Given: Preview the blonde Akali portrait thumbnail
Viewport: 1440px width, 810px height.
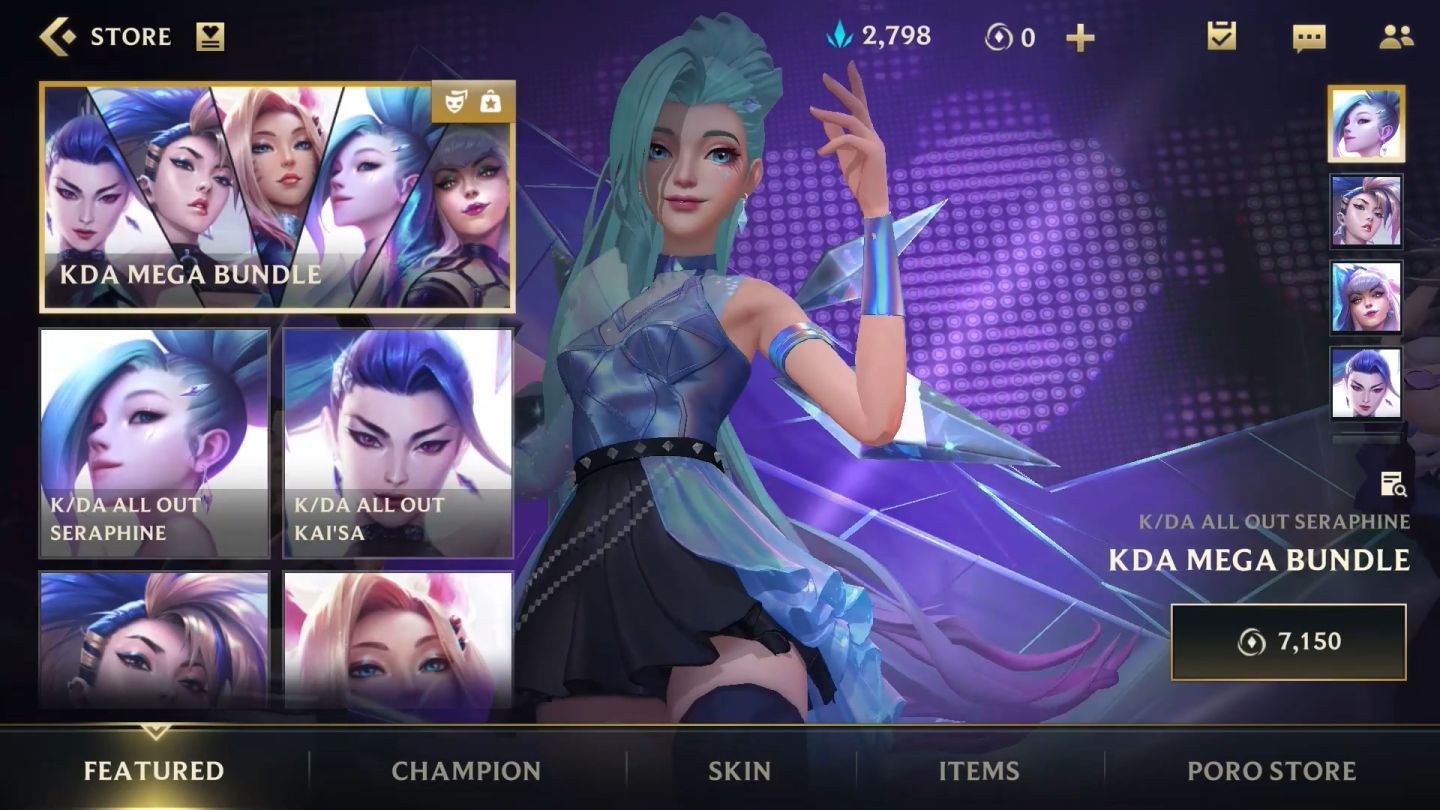Looking at the screenshot, I should [1366, 211].
